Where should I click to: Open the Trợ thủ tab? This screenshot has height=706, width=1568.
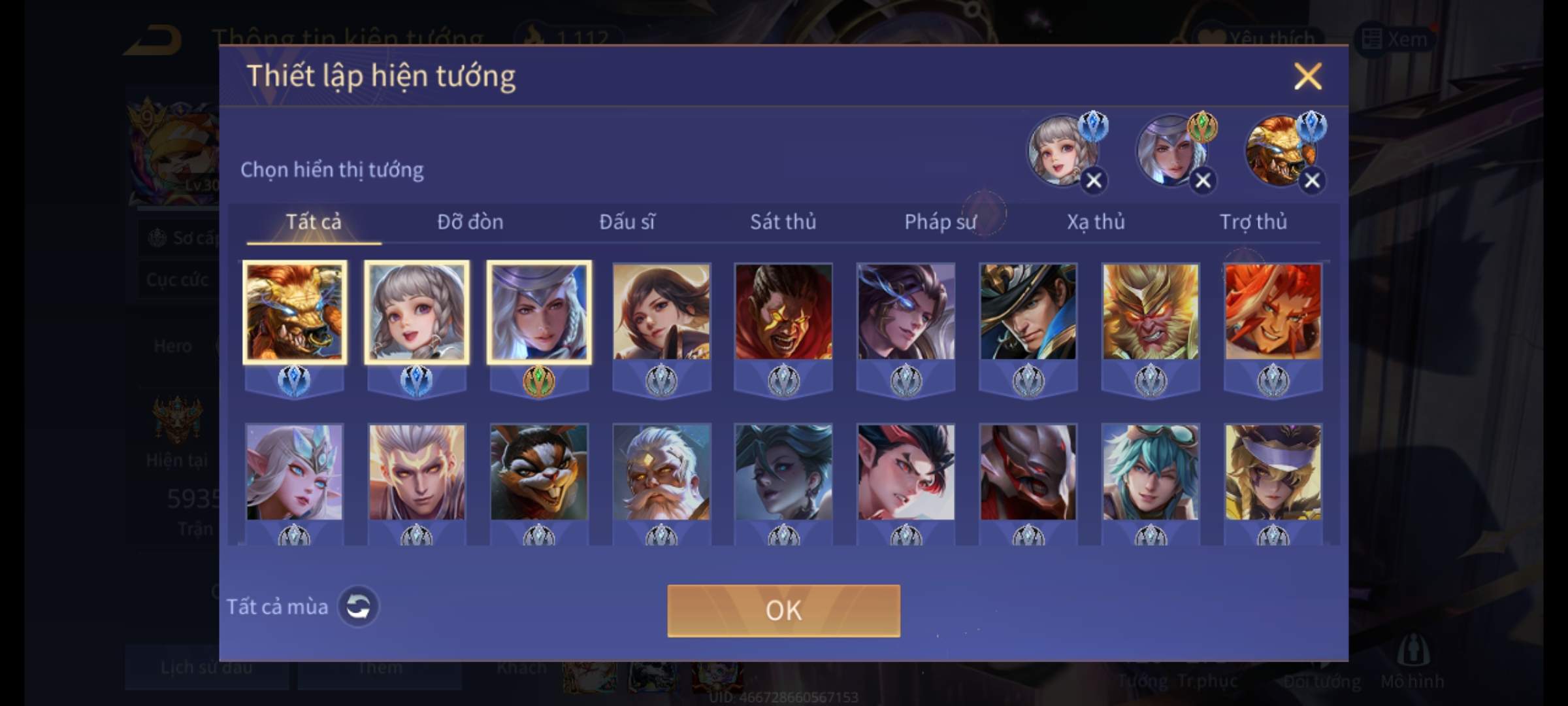(x=1253, y=222)
